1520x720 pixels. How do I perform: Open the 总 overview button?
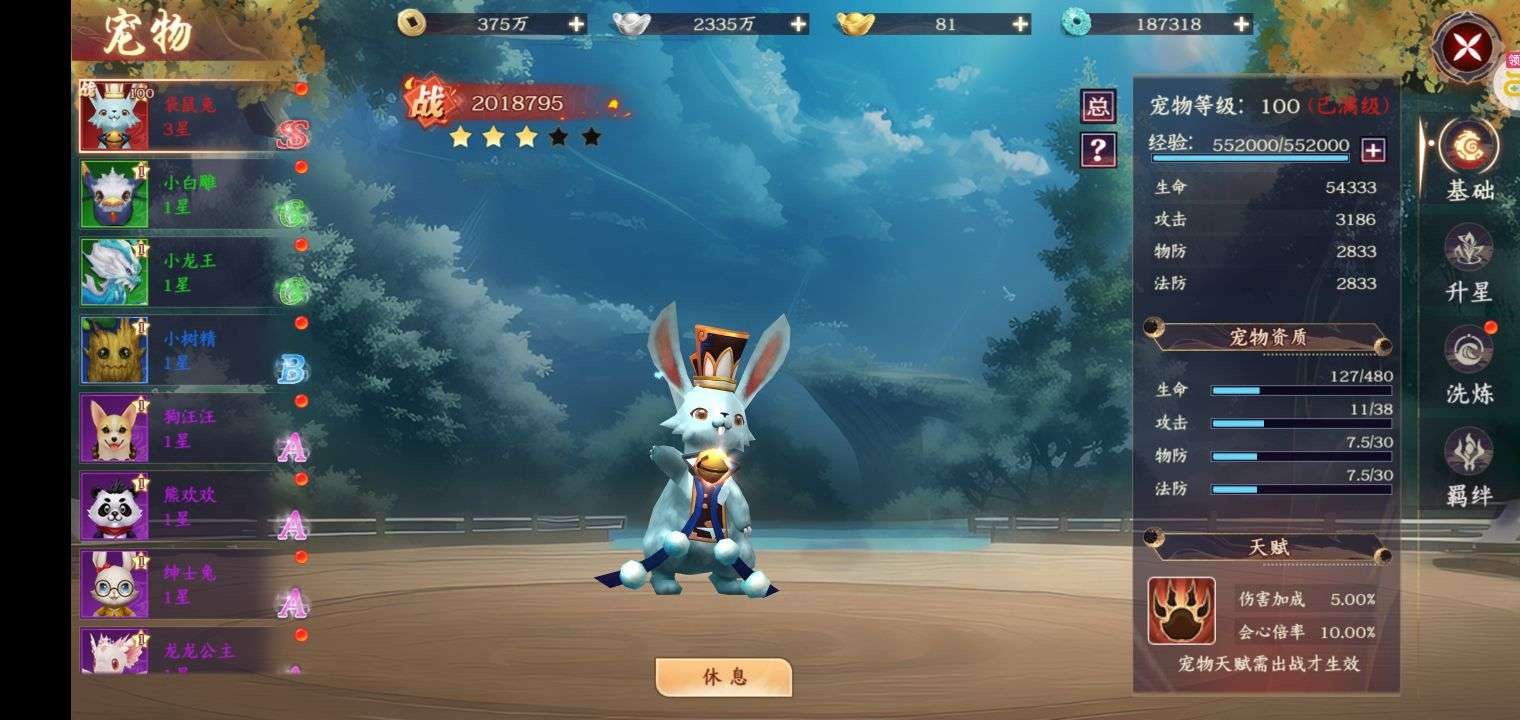1098,106
